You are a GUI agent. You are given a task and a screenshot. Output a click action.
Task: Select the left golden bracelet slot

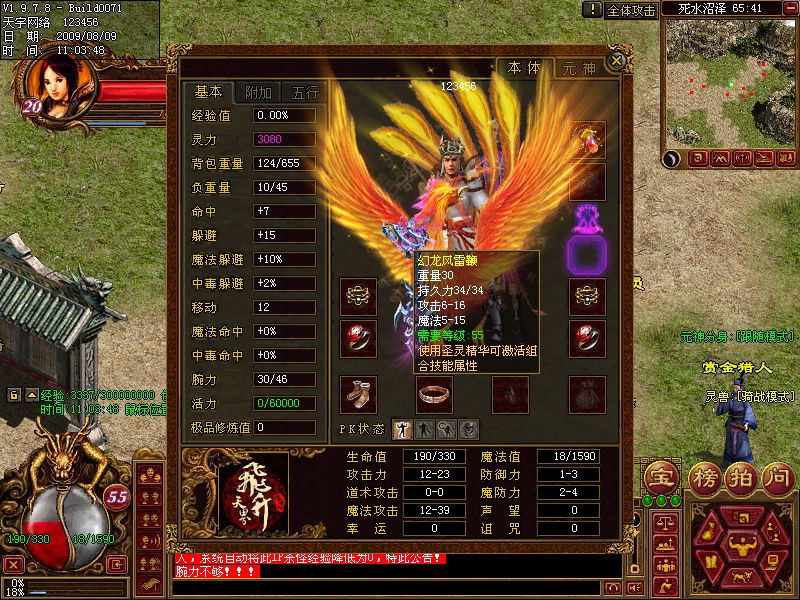(358, 296)
